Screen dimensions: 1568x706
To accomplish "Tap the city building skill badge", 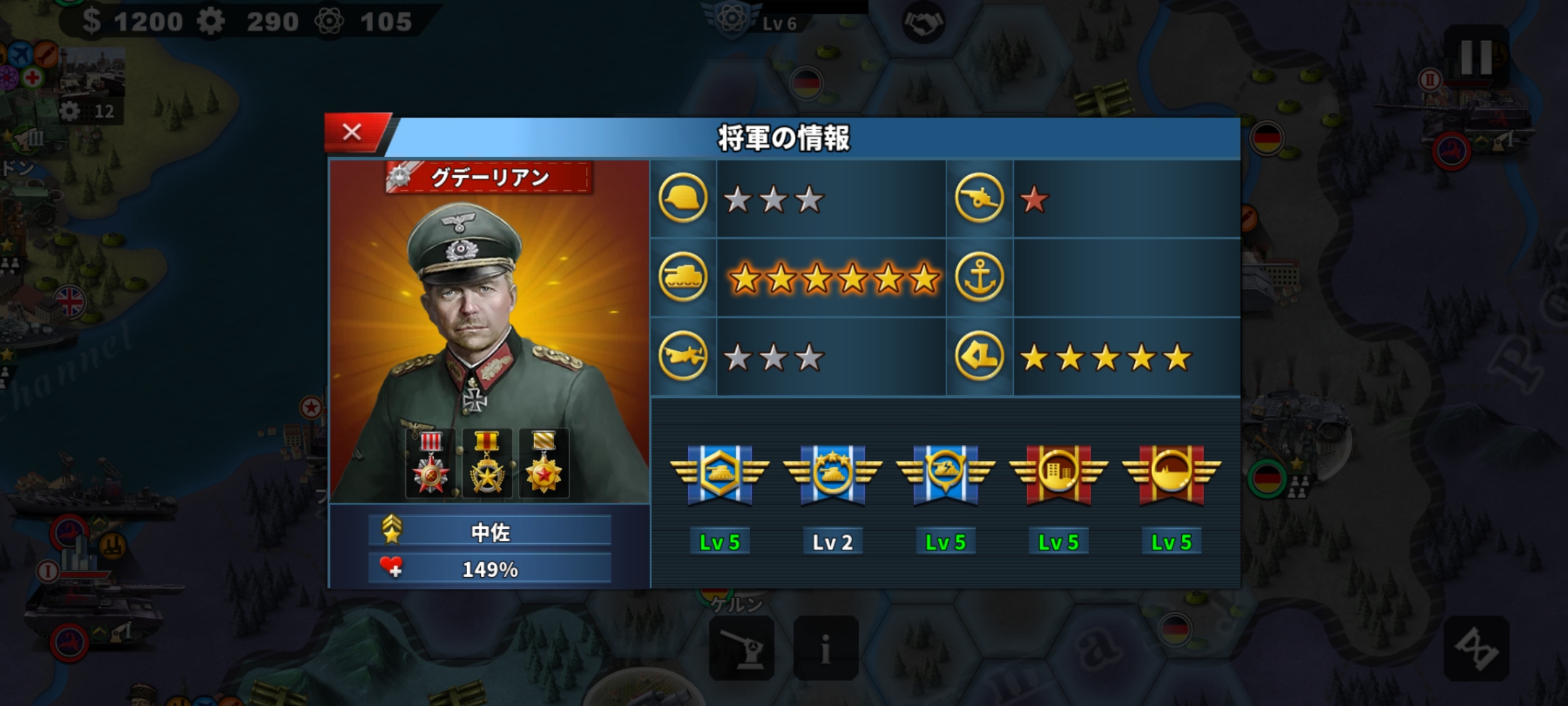I will point(1058,475).
